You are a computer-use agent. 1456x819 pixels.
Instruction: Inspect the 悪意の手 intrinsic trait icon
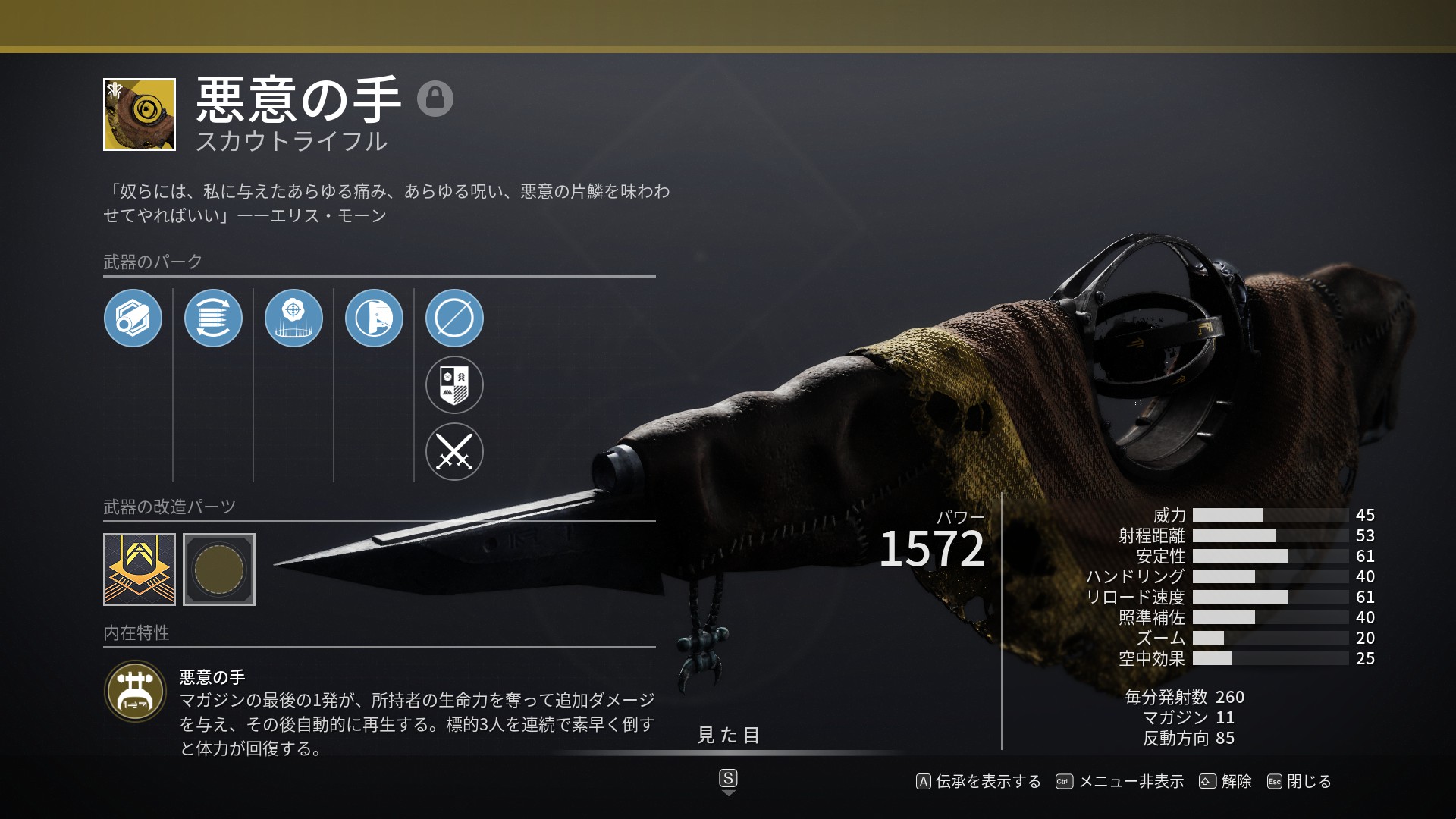[136, 692]
